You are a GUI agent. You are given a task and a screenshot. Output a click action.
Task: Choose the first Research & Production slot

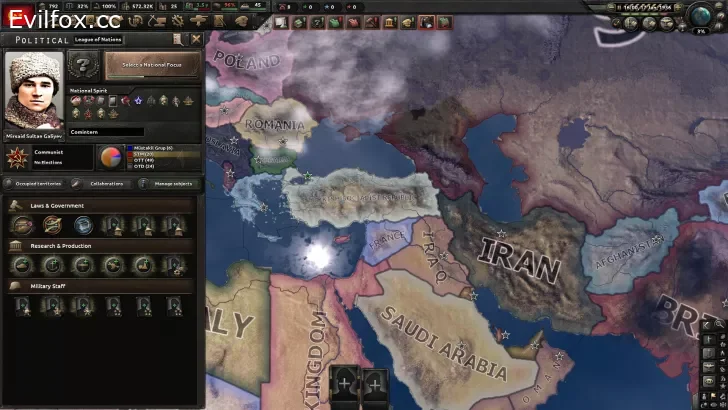point(22,265)
